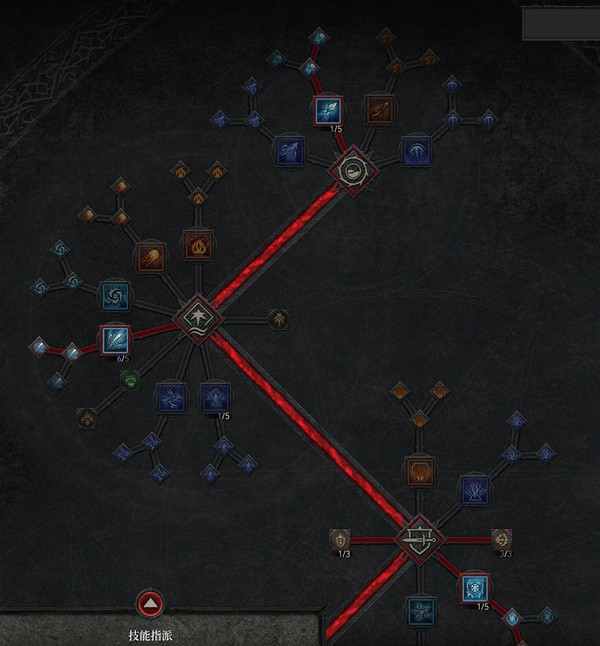
Task: Select the Ice Shards skill at 6/5
Action: 114,340
